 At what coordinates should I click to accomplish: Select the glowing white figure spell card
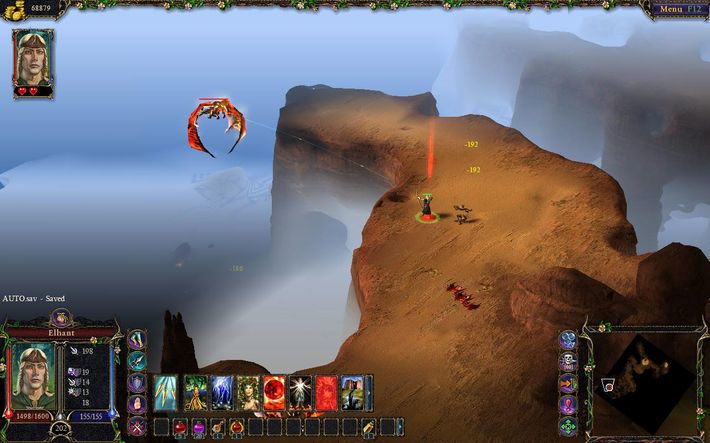[x=300, y=393]
